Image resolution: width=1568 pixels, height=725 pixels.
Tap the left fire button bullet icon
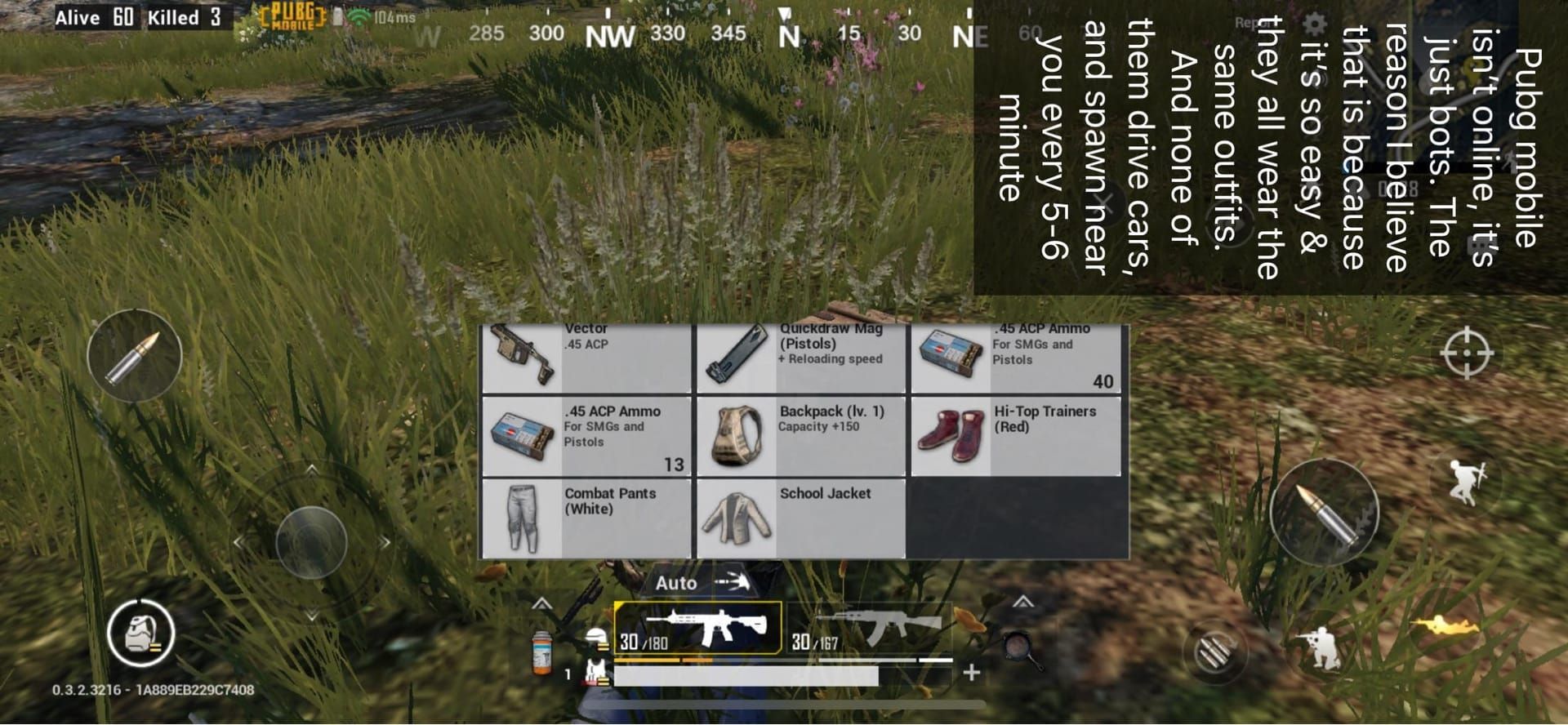click(x=135, y=358)
